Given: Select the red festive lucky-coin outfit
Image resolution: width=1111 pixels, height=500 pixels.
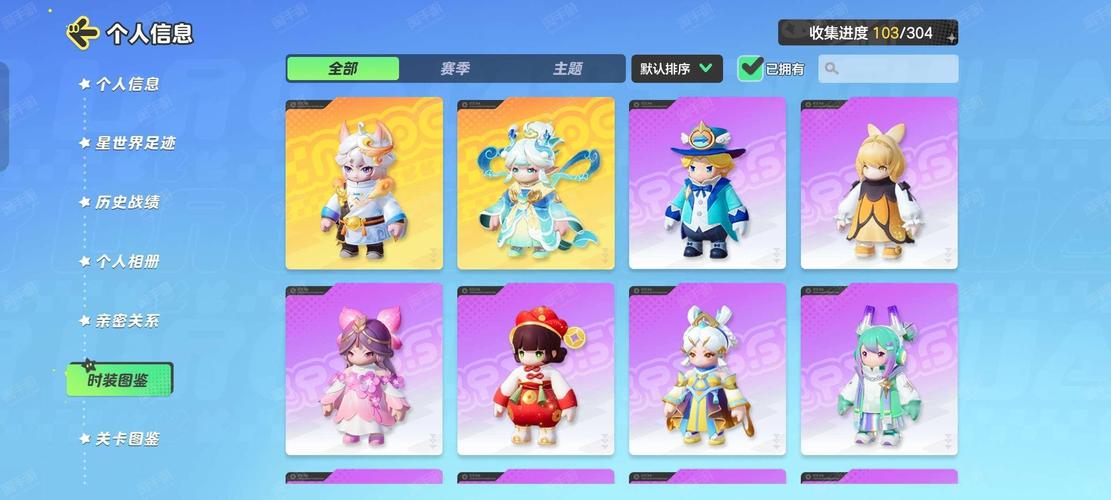Looking at the screenshot, I should (x=536, y=369).
